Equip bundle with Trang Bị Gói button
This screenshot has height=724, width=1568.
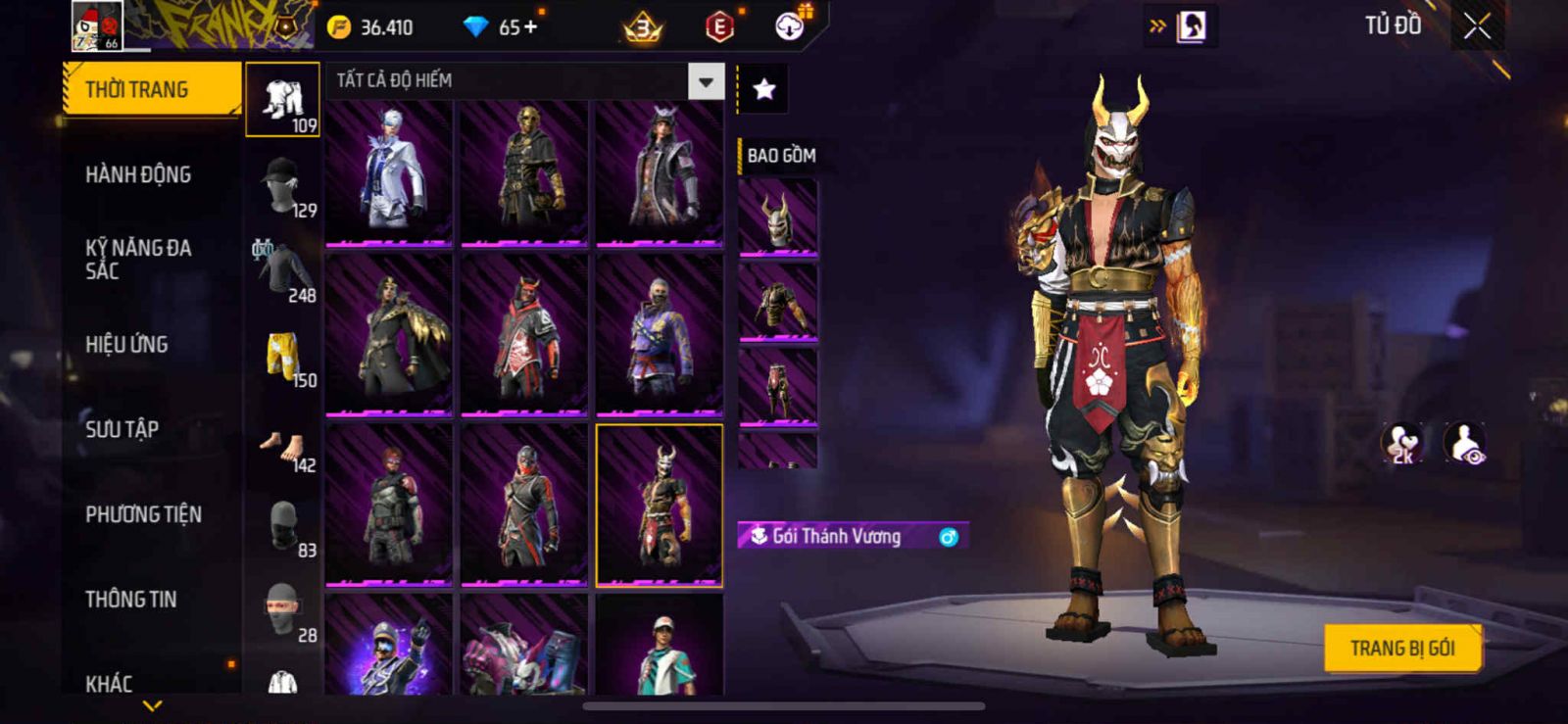point(1401,649)
